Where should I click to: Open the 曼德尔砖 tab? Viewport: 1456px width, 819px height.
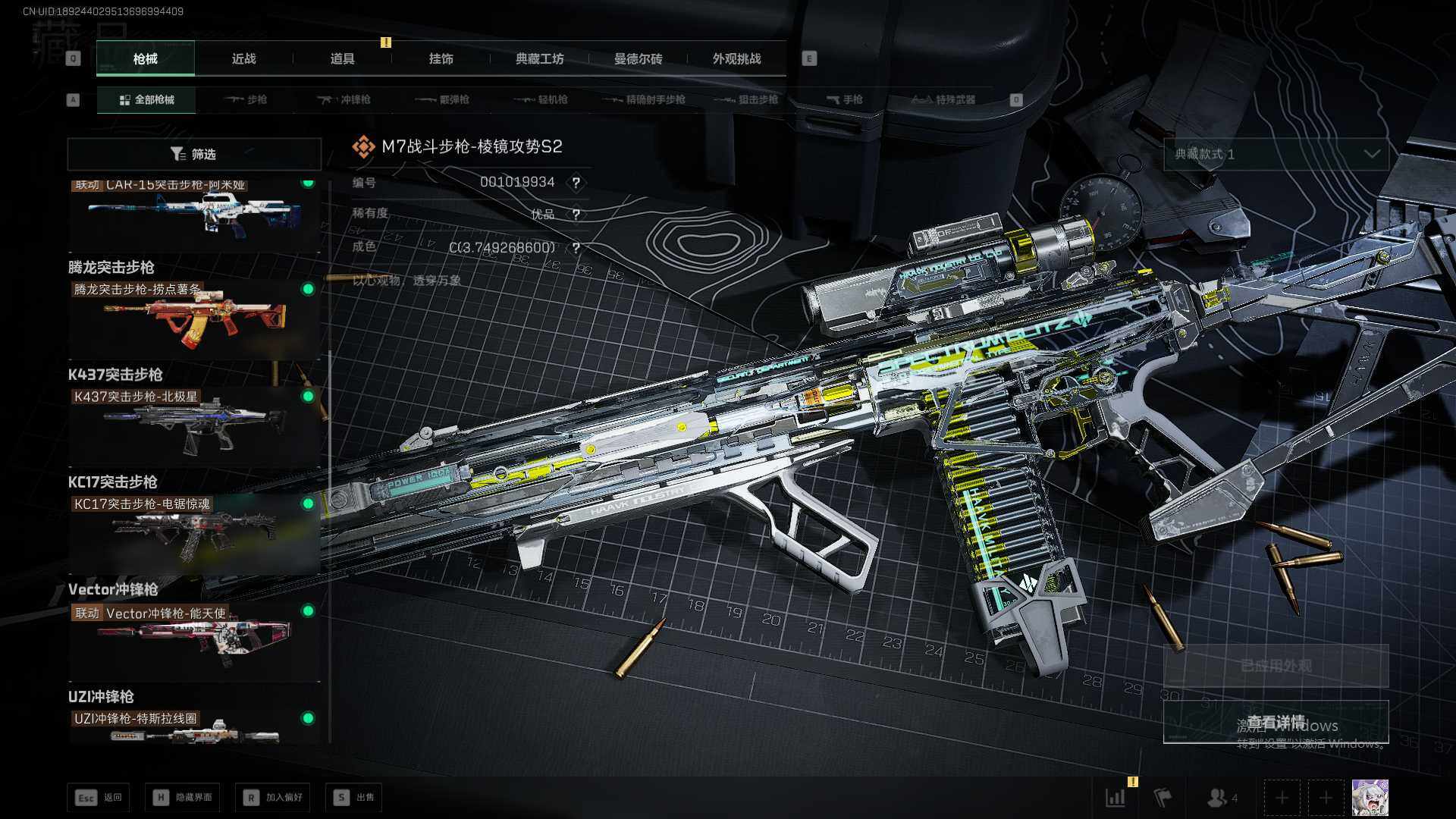(x=638, y=58)
